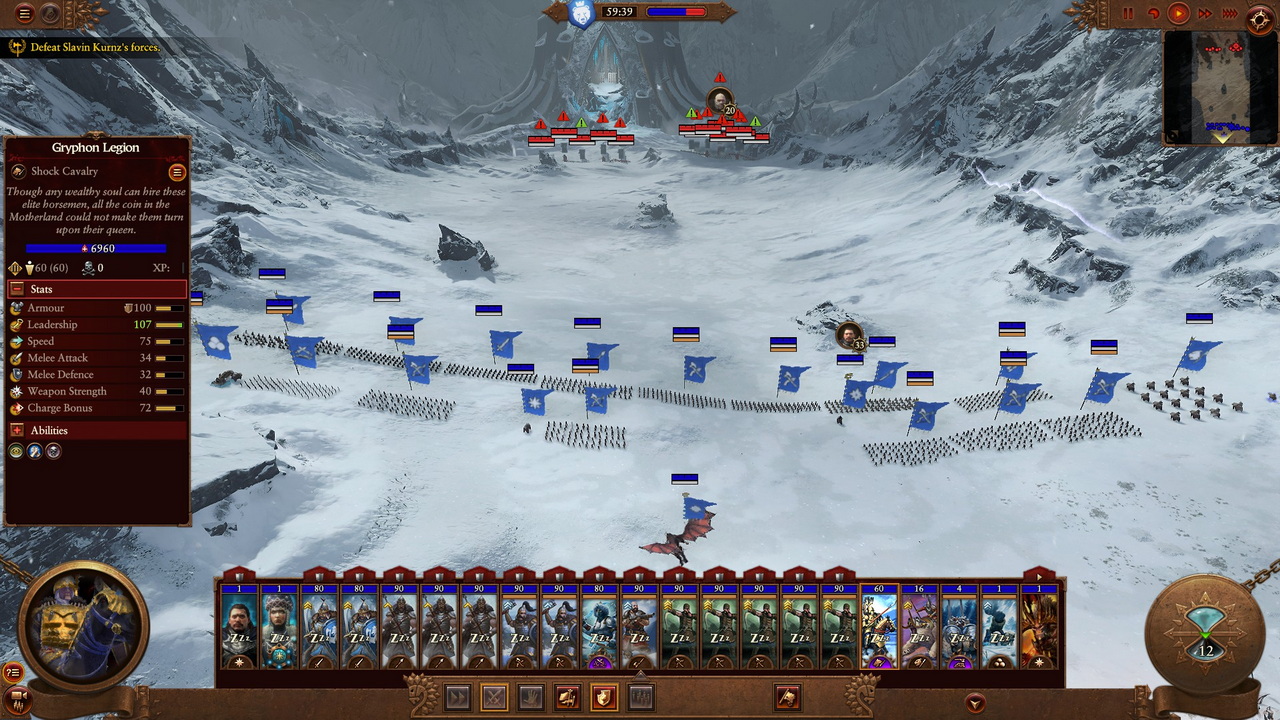Toggle melee mode crossed-swords button
This screenshot has width=1280, height=720.
click(493, 697)
